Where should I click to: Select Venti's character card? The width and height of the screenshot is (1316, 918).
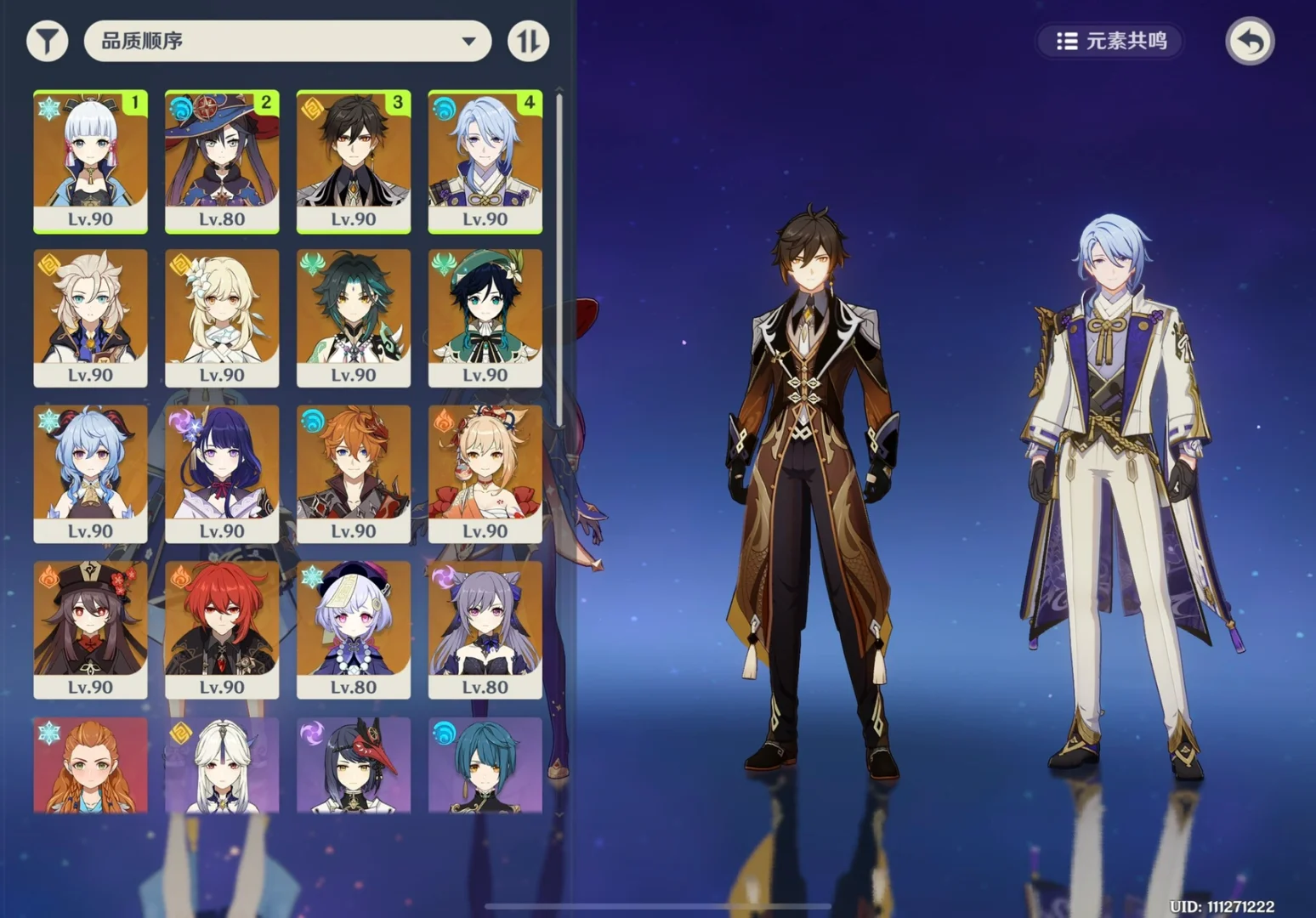tap(485, 317)
